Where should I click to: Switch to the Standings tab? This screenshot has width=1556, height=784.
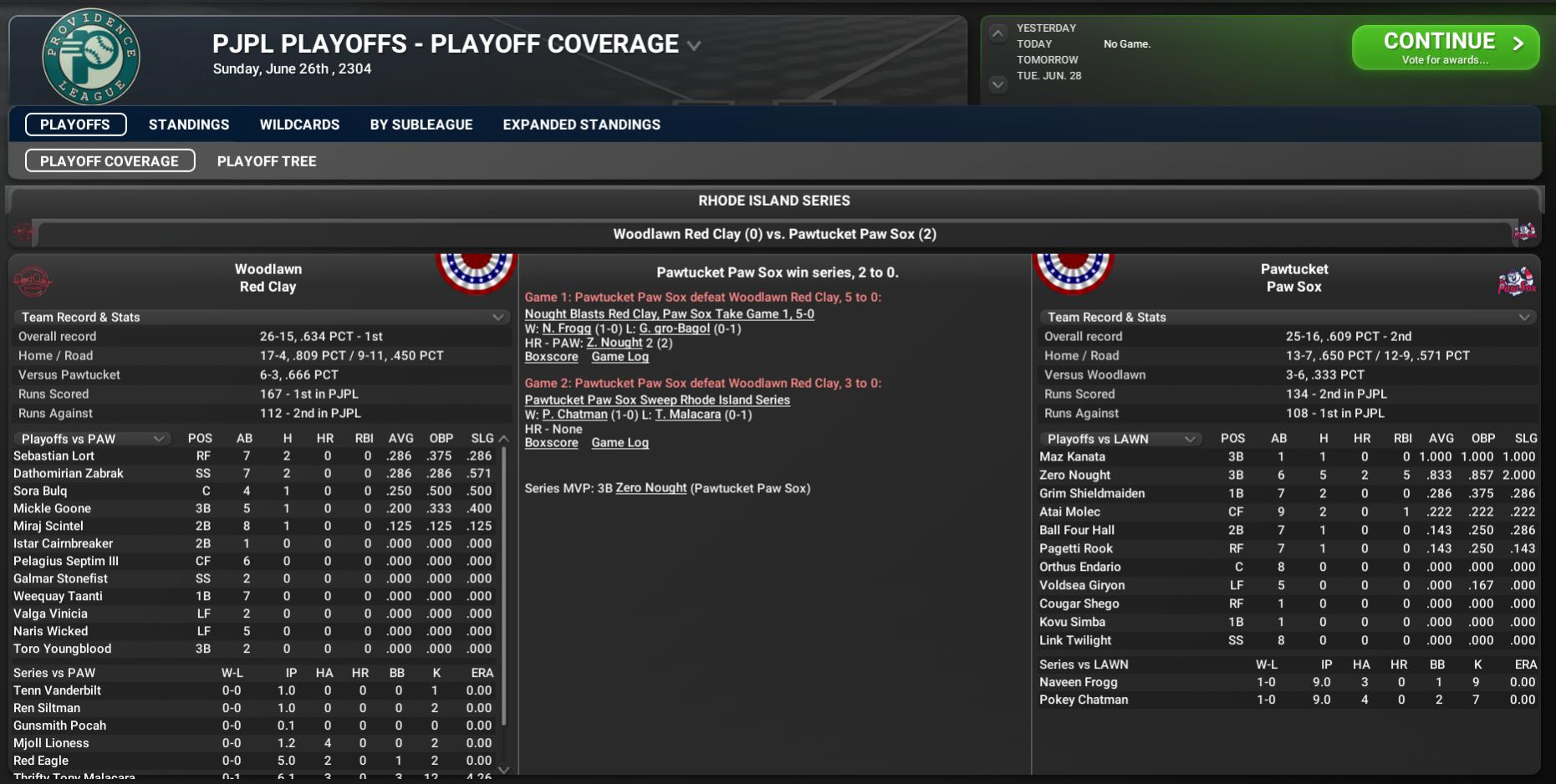pos(189,125)
